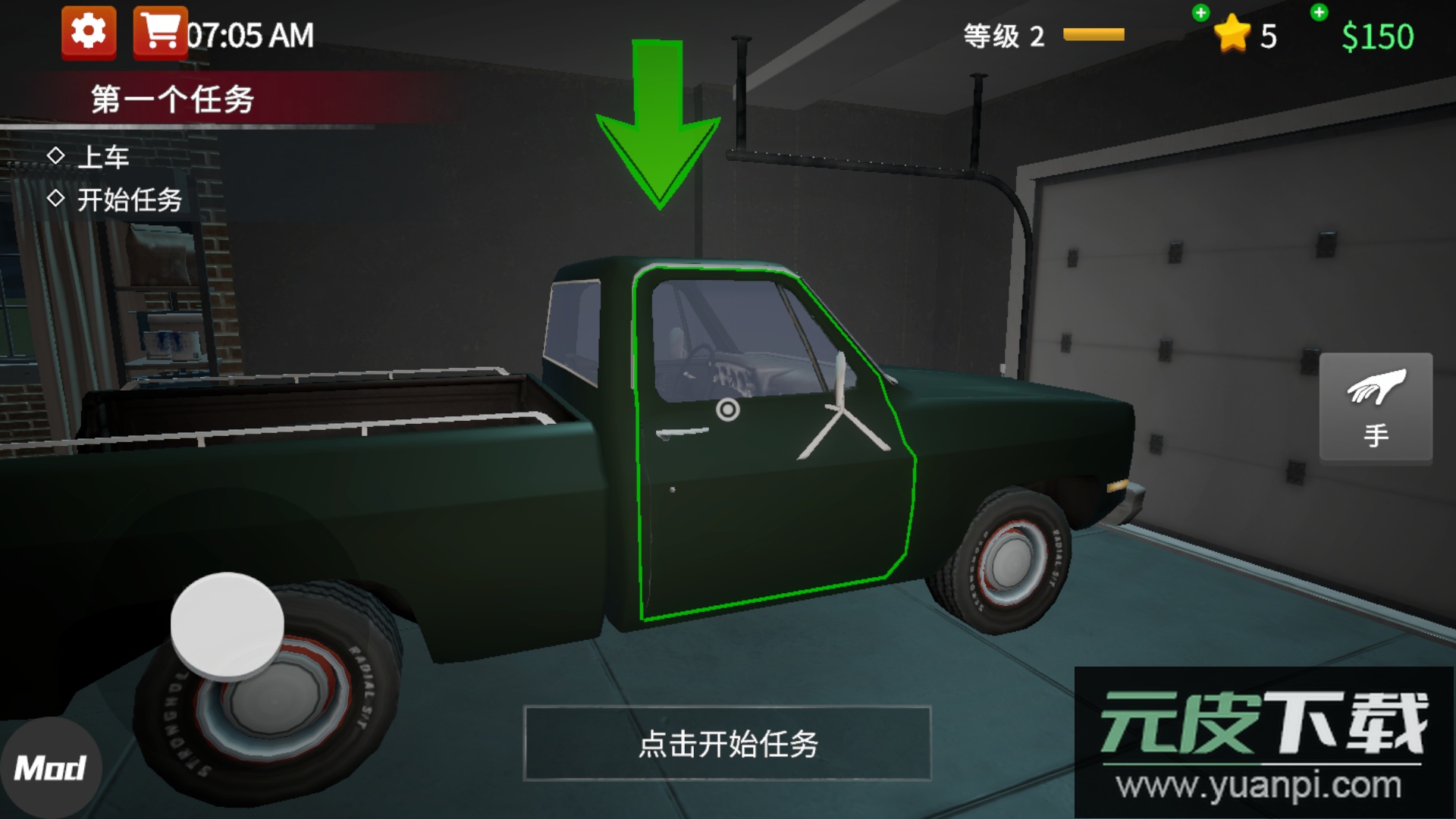
Task: Select the 上车 objective in the task list
Action: click(103, 157)
